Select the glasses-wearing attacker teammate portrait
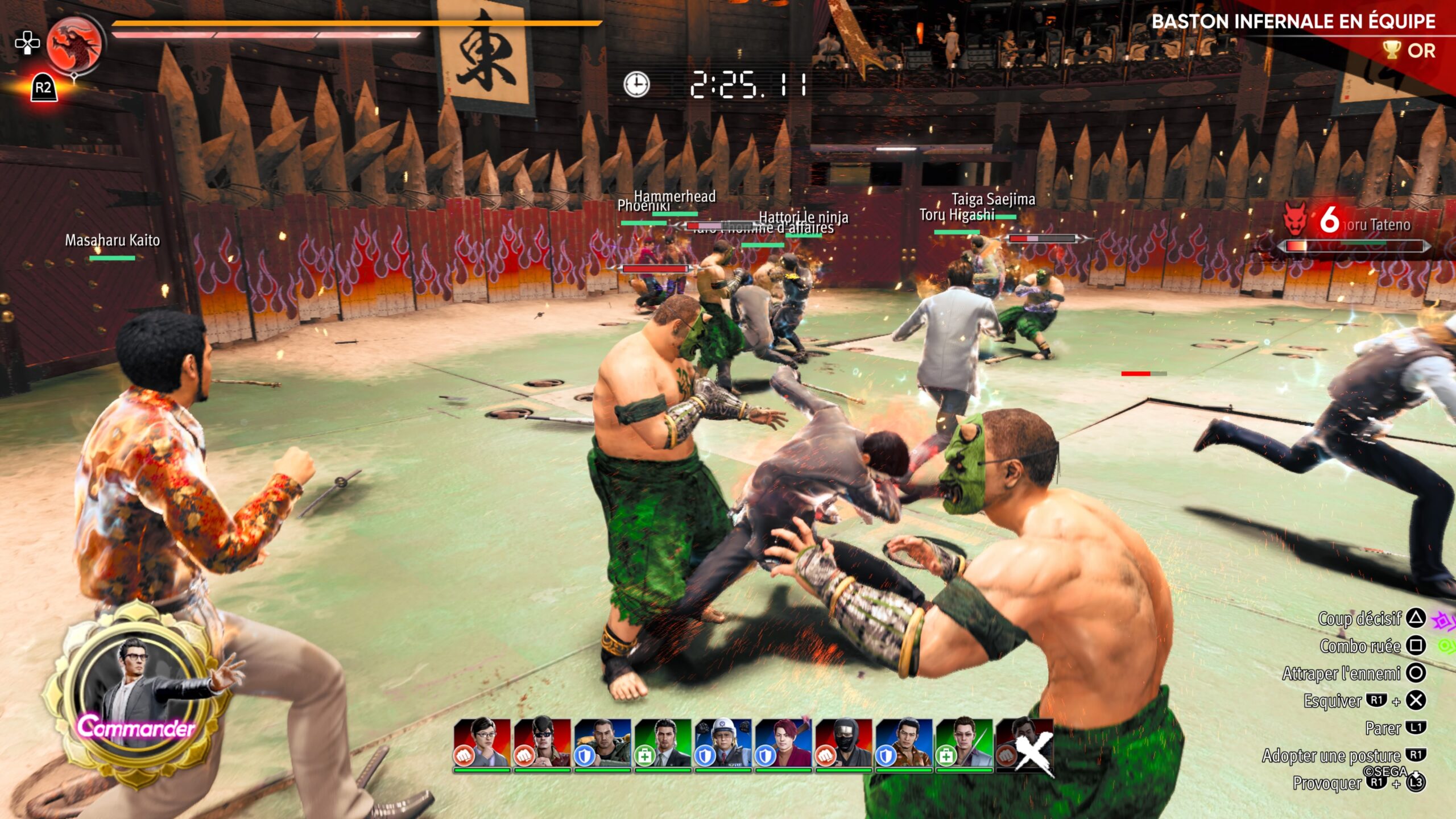Image resolution: width=1456 pixels, height=819 pixels. tap(482, 743)
